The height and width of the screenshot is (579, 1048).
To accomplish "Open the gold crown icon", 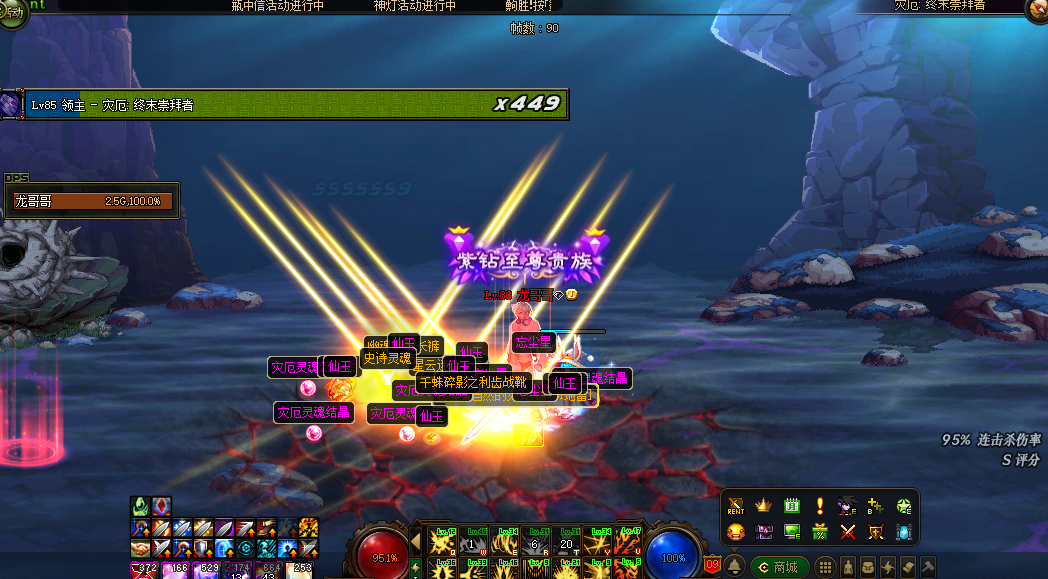I will pos(764,506).
